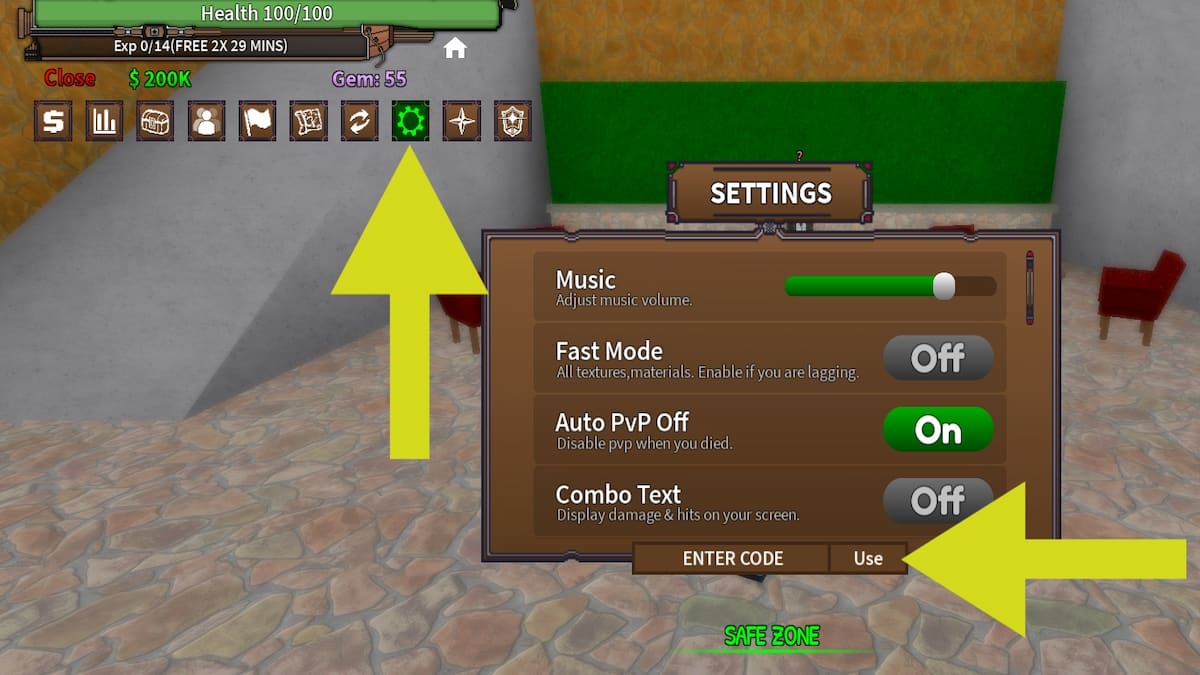Click the settings panel scrollbar

1029,290
